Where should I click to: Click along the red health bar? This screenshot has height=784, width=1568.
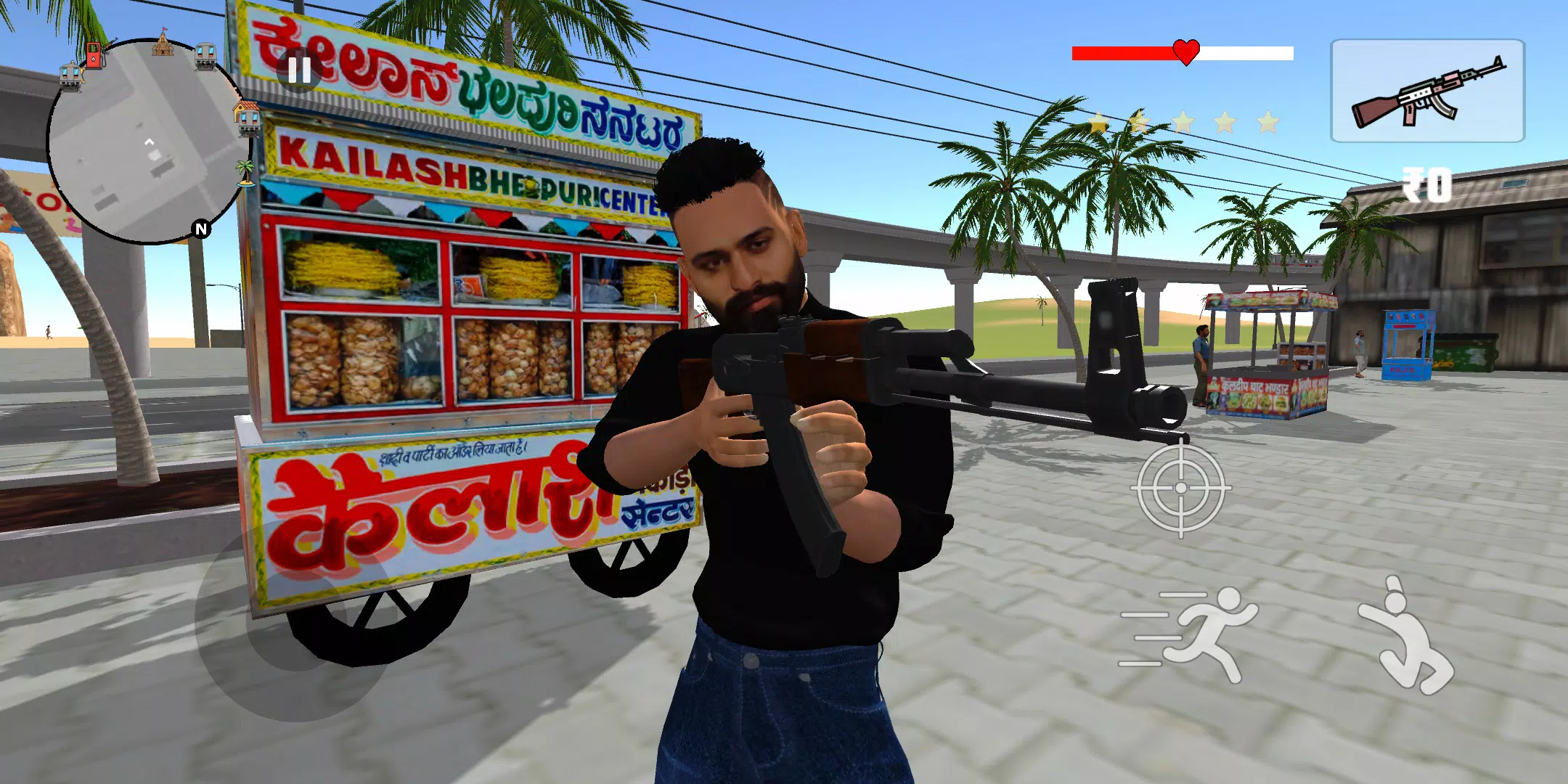click(1118, 52)
